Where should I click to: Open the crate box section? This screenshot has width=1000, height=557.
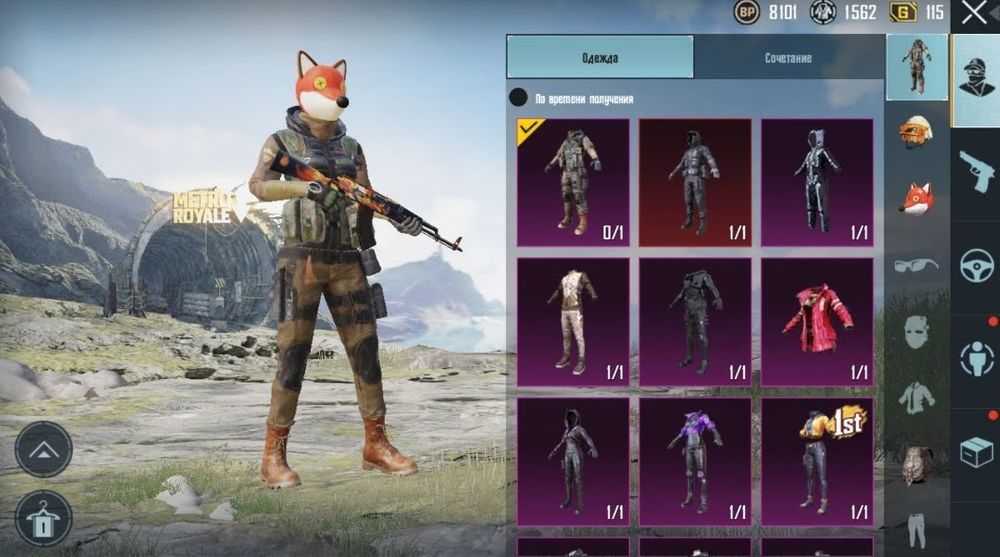[x=976, y=452]
